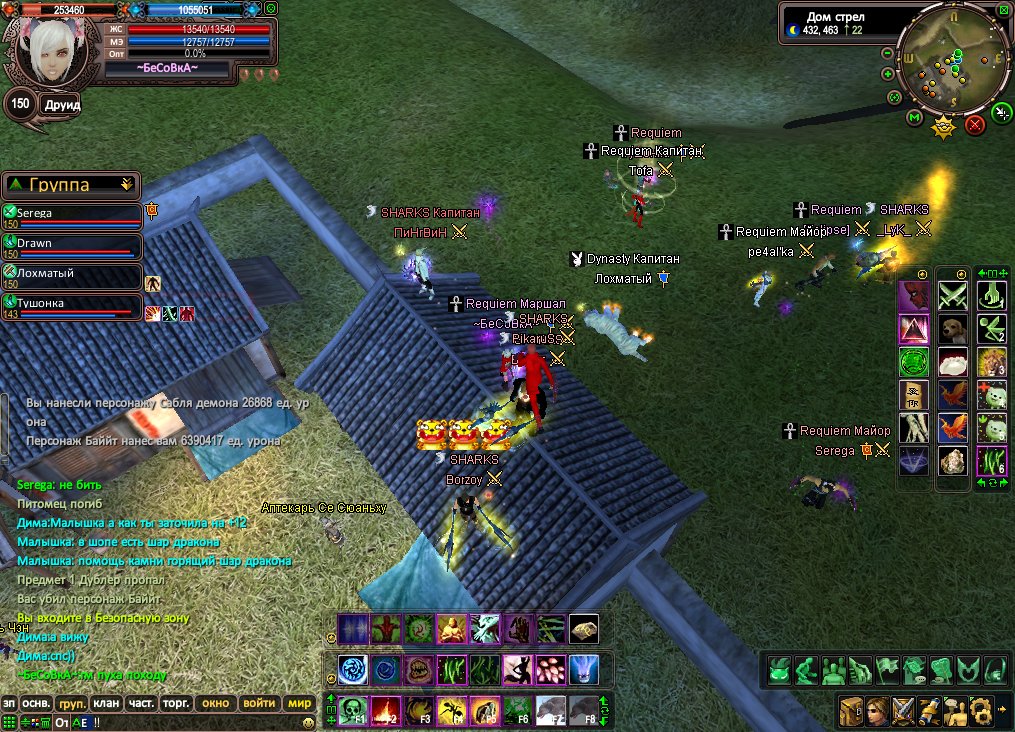Screen dimensions: 1015x732
Task: Open the торг. trade chat tab
Action: (x=176, y=703)
